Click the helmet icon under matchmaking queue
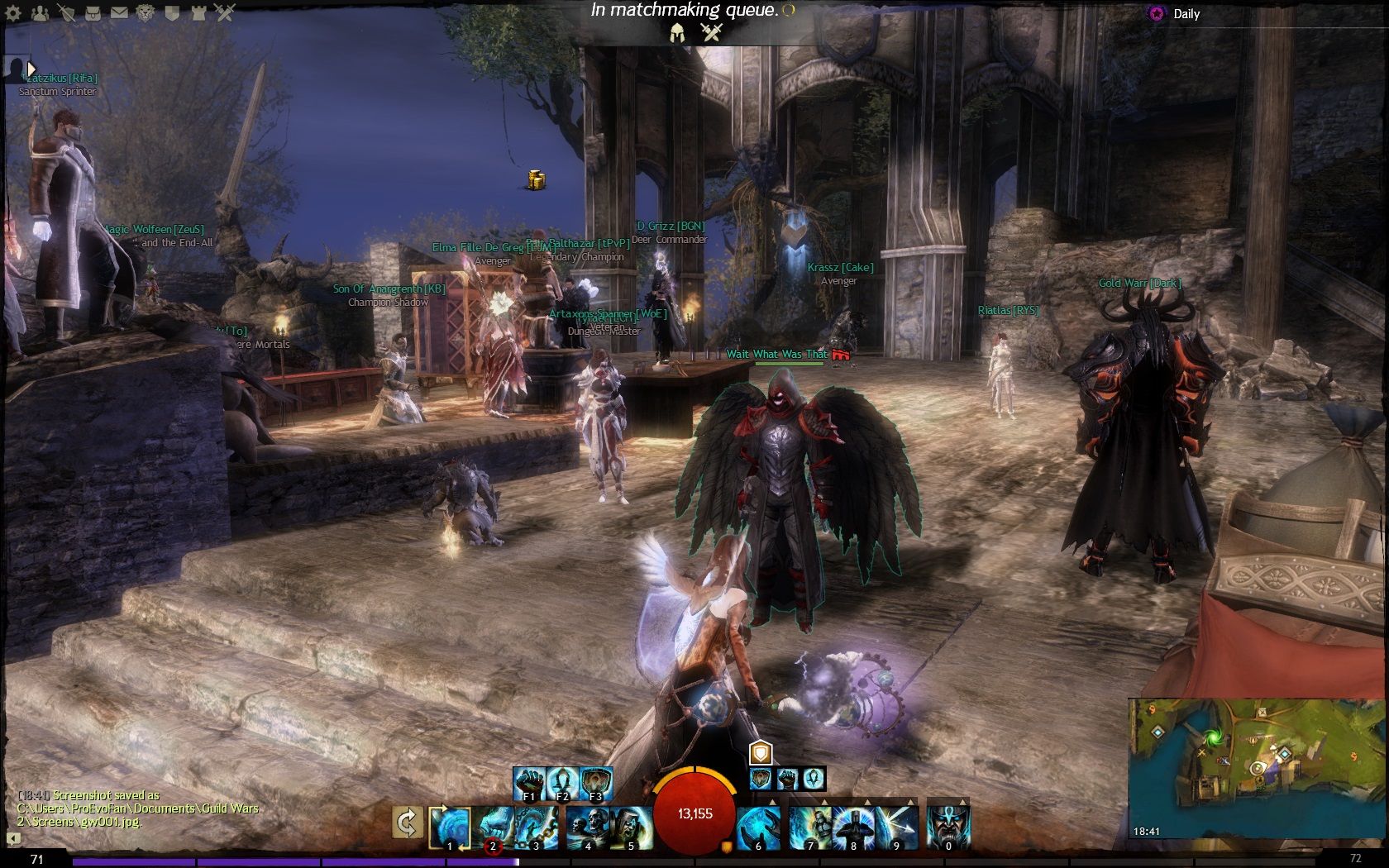Image resolution: width=1389 pixels, height=868 pixels. 677,33
